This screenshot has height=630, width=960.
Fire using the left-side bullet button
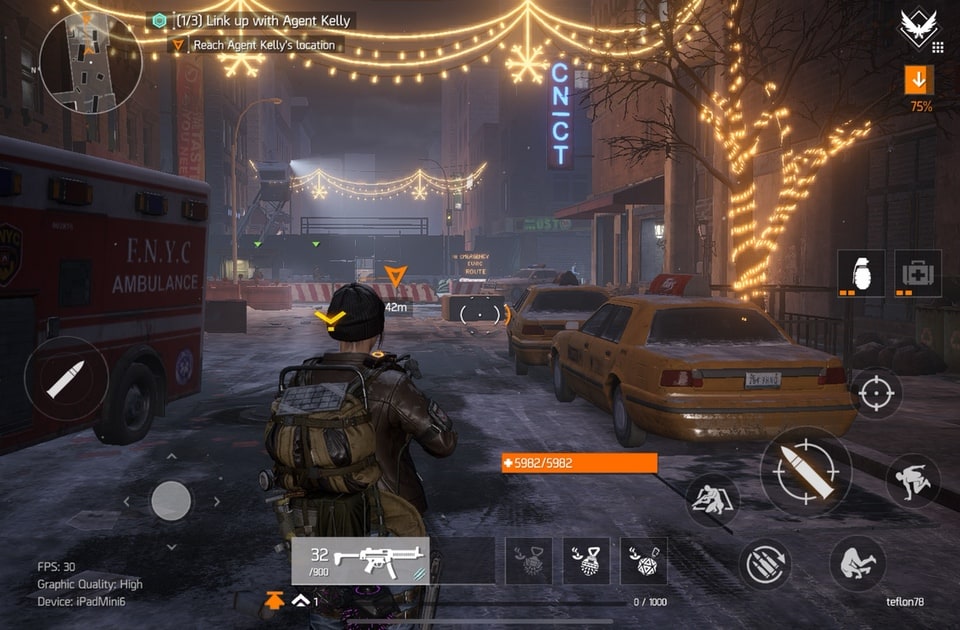(66, 378)
